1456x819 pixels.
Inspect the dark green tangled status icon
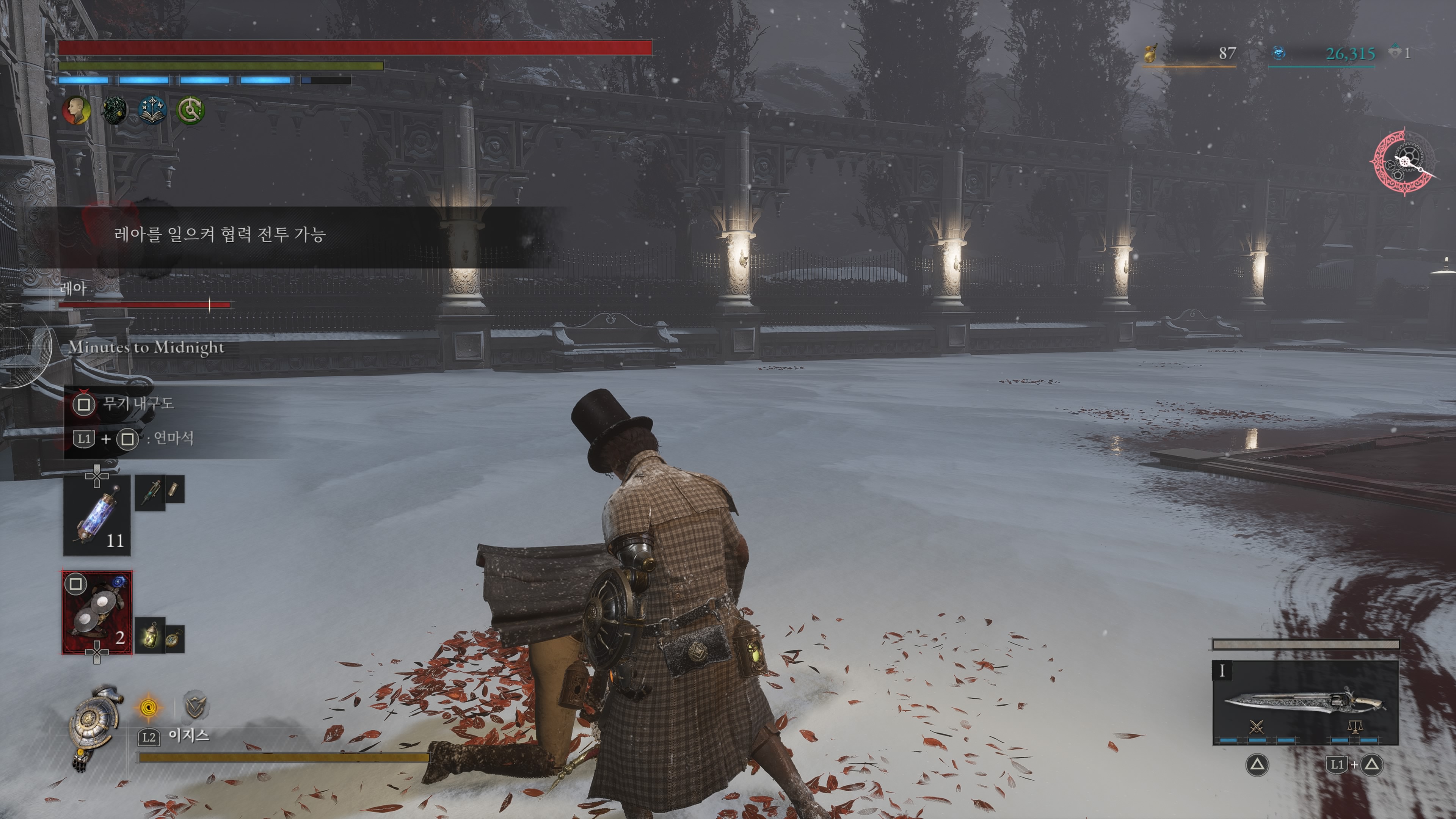pos(115,110)
